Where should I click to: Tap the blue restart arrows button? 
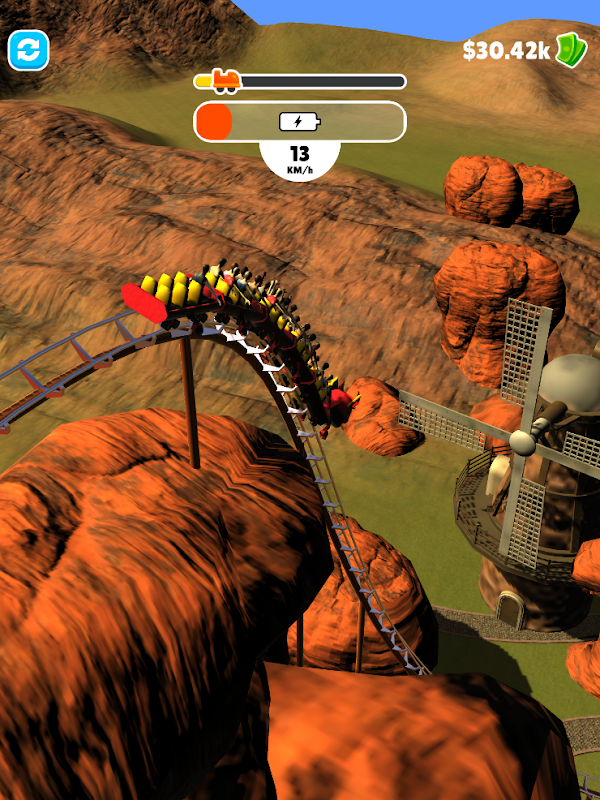point(29,50)
